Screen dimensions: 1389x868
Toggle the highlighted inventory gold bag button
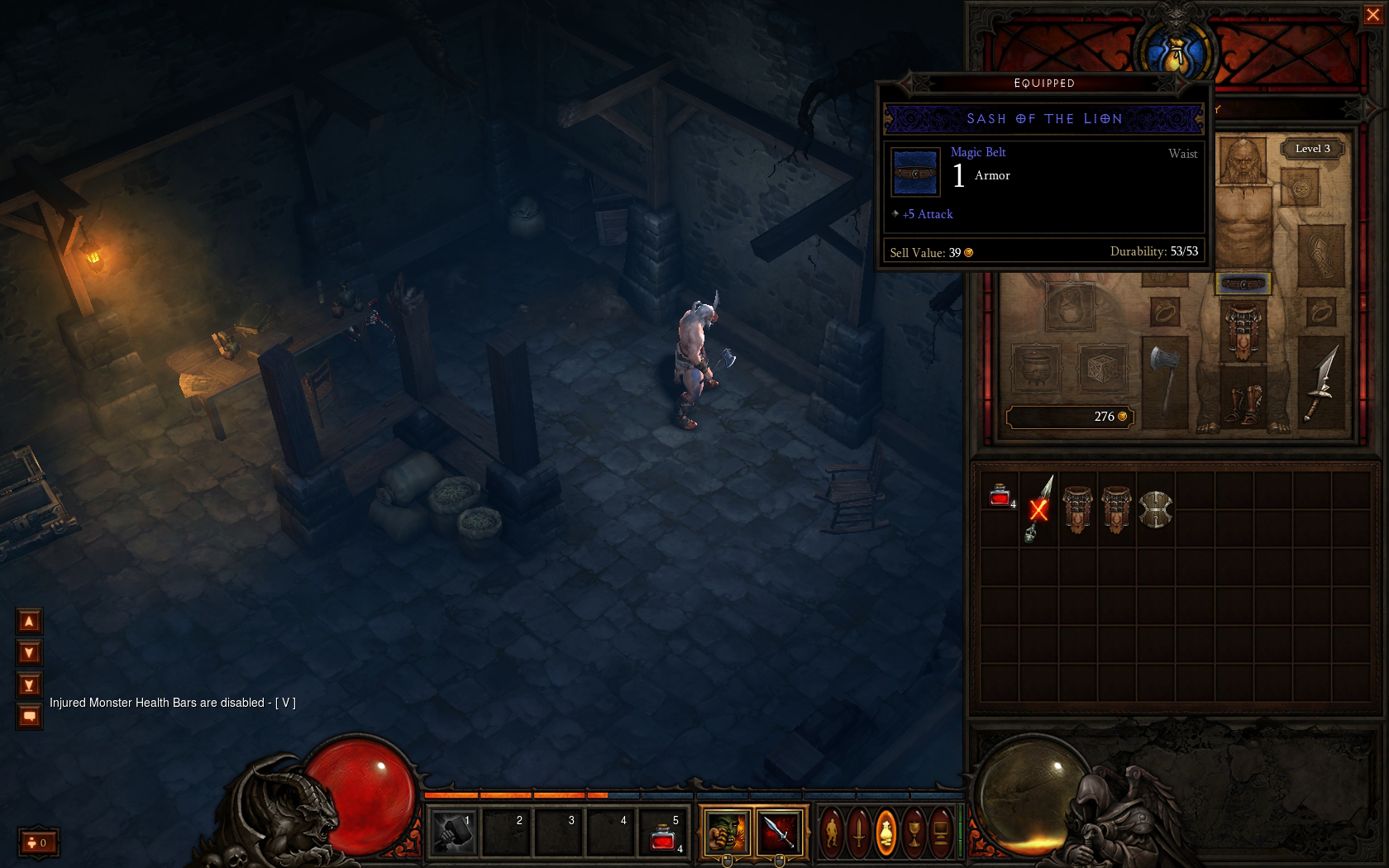885,832
